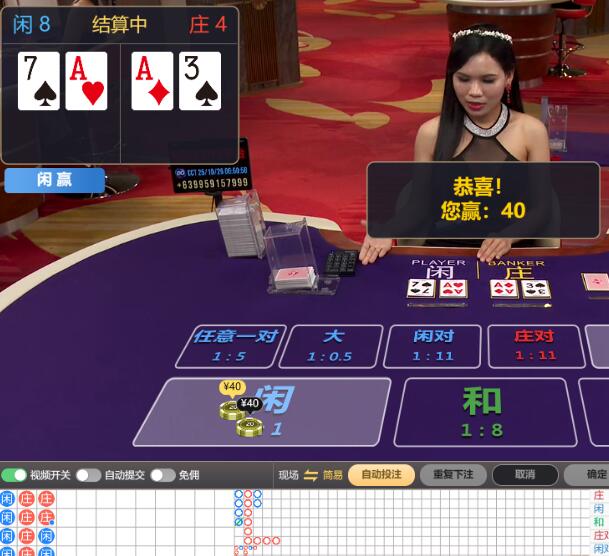Confirm the bet with 确定
Screen dimensions: 609x556
pos(594,475)
